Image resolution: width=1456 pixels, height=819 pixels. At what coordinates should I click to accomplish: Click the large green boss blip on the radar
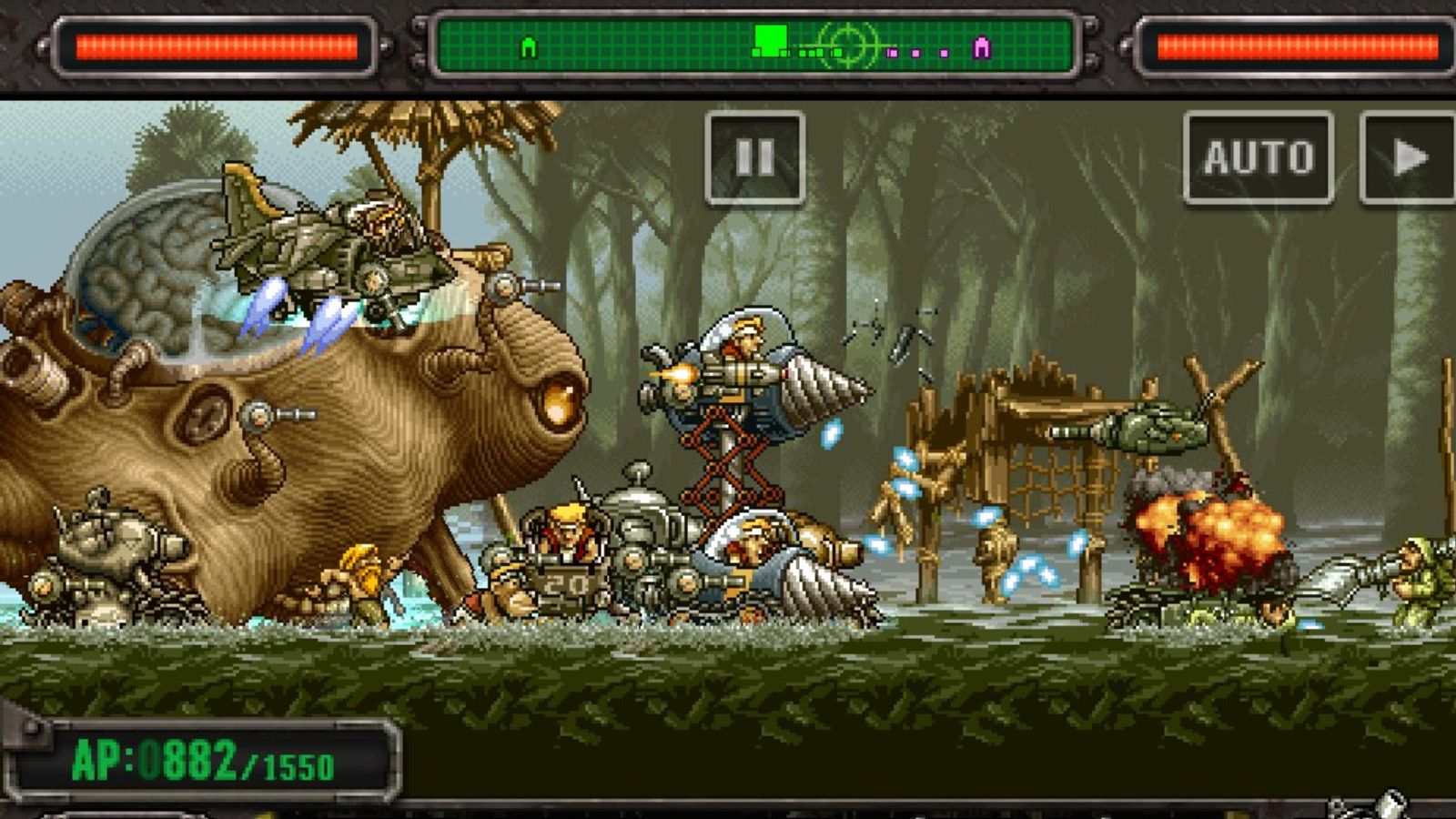pyautogui.click(x=769, y=38)
